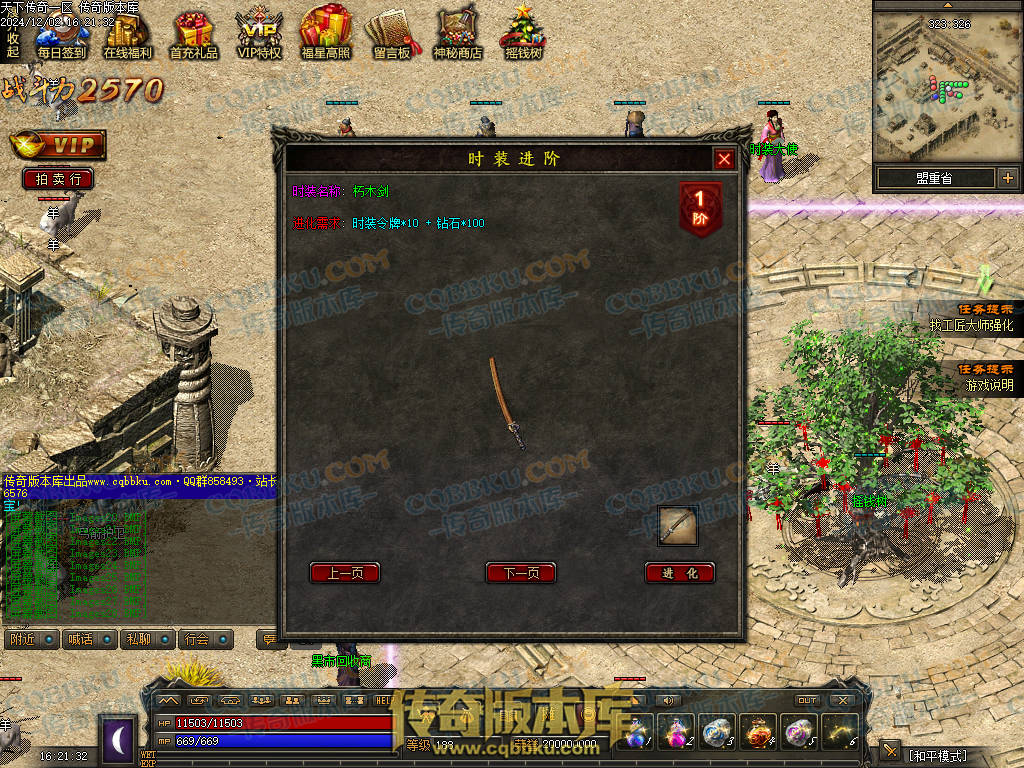
Task: Open the VIP特权 privileges icon
Action: [x=259, y=37]
